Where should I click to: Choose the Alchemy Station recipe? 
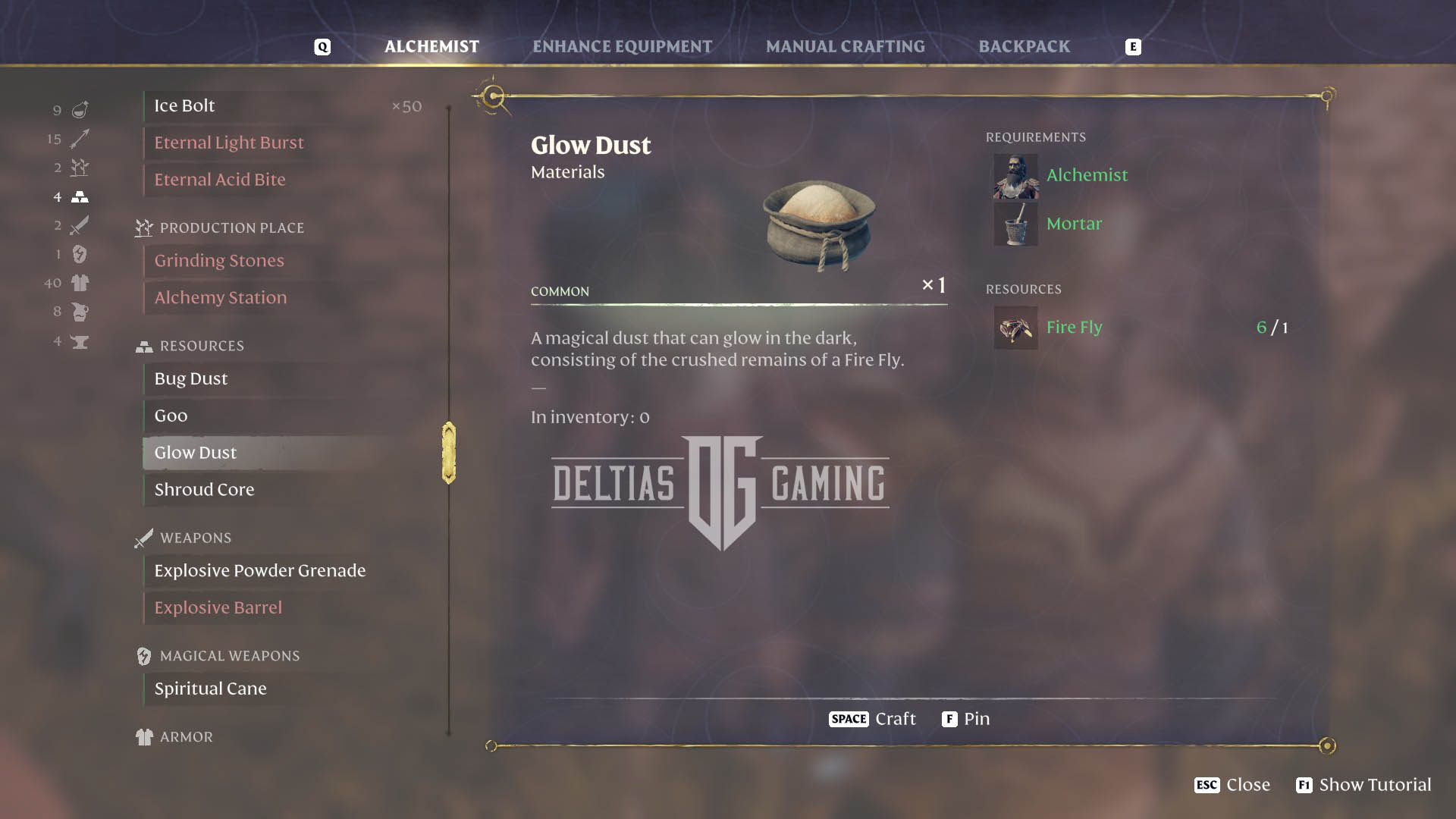pyautogui.click(x=220, y=298)
